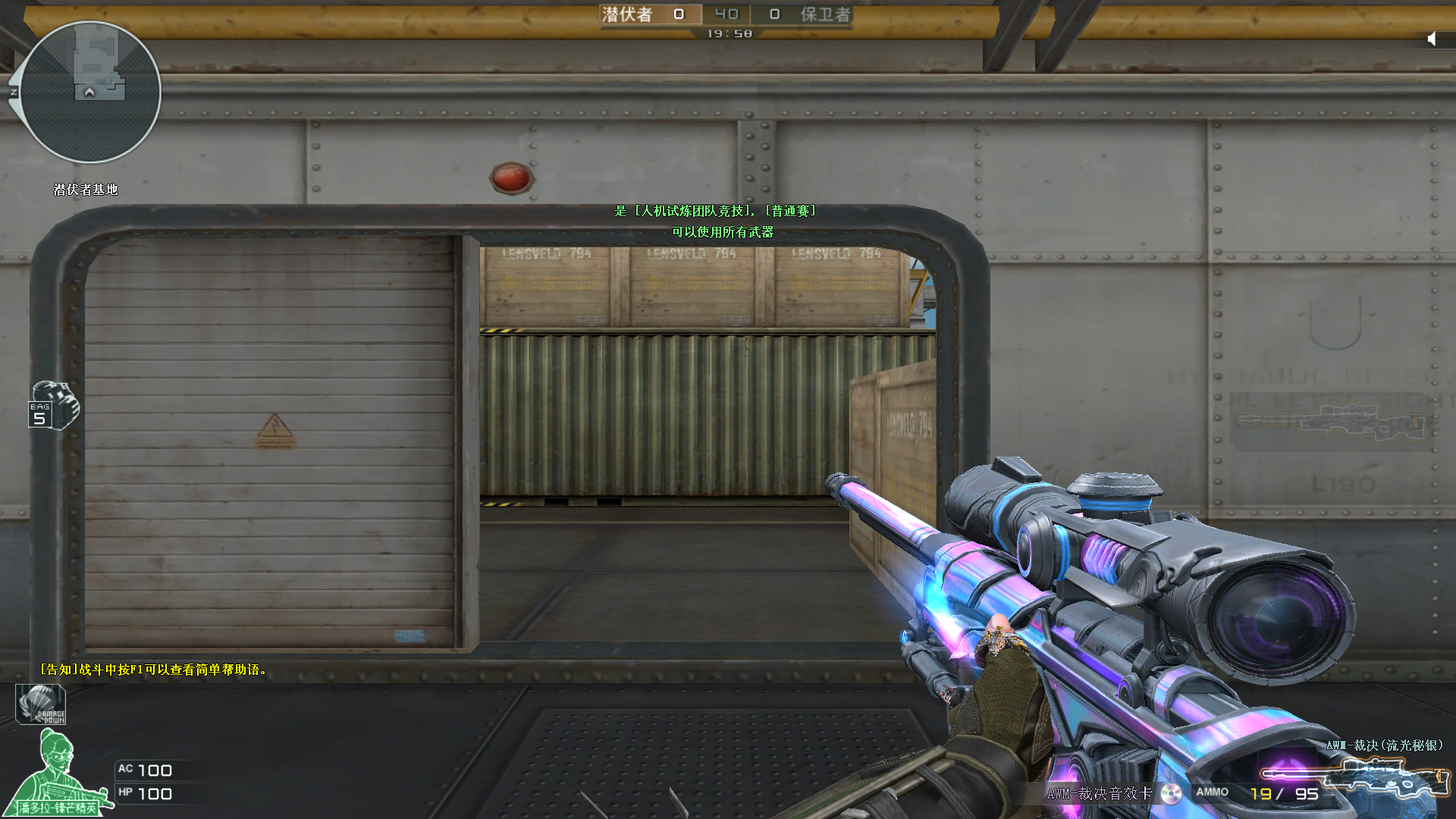Click the circular minimap
1456x819 pixels.
[90, 92]
